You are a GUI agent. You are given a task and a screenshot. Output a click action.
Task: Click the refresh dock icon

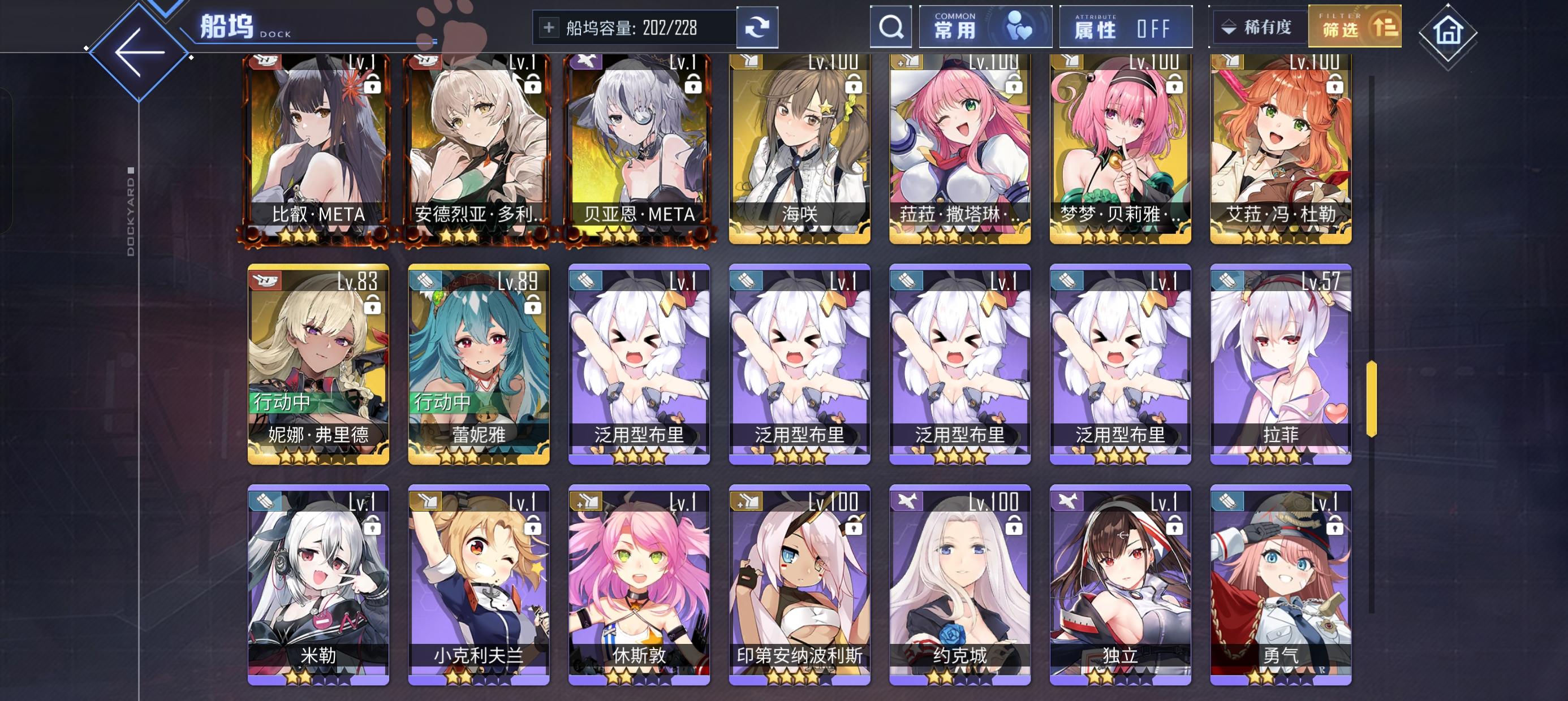(757, 27)
